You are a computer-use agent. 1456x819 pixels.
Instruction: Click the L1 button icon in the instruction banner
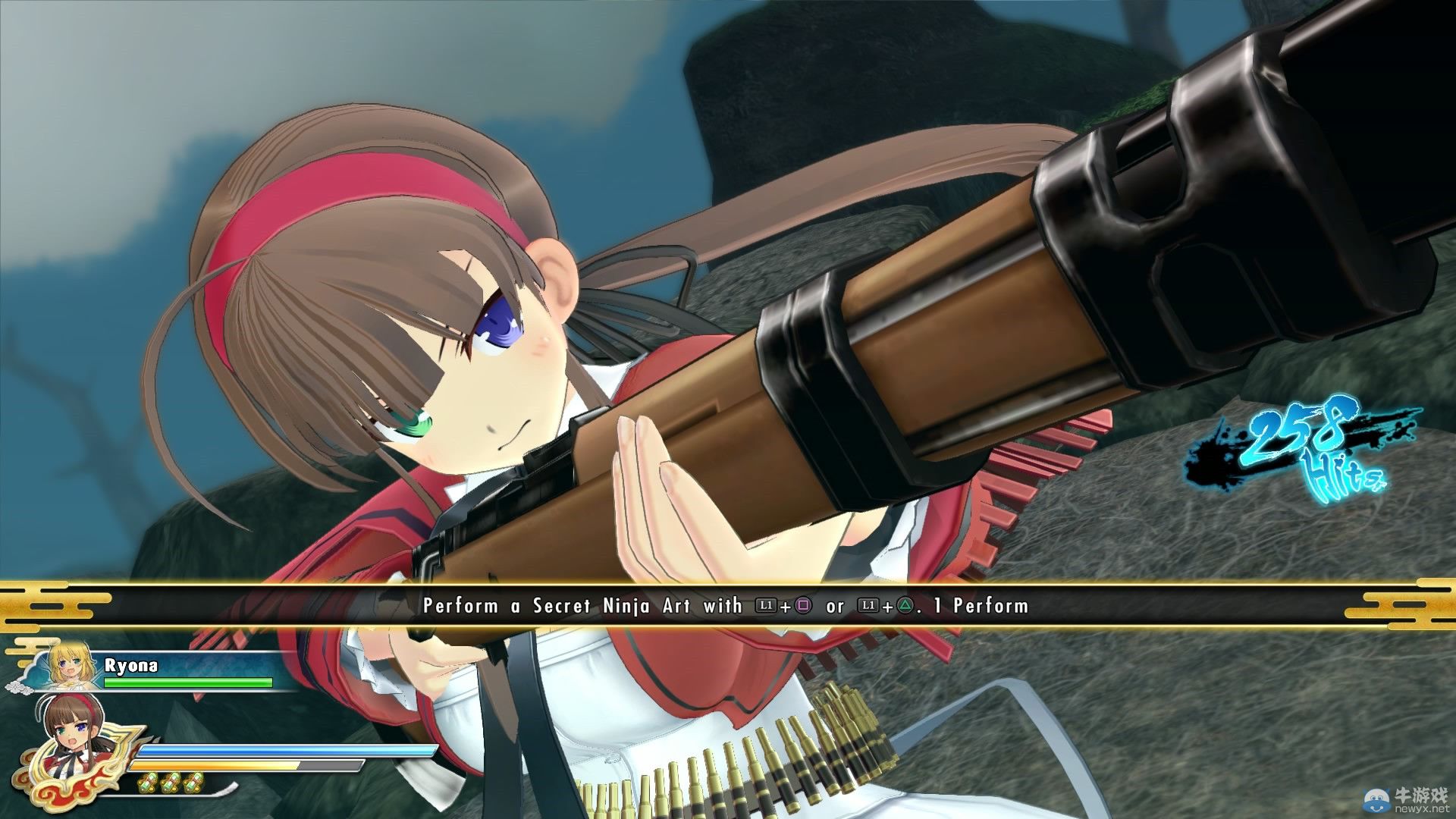(766, 606)
